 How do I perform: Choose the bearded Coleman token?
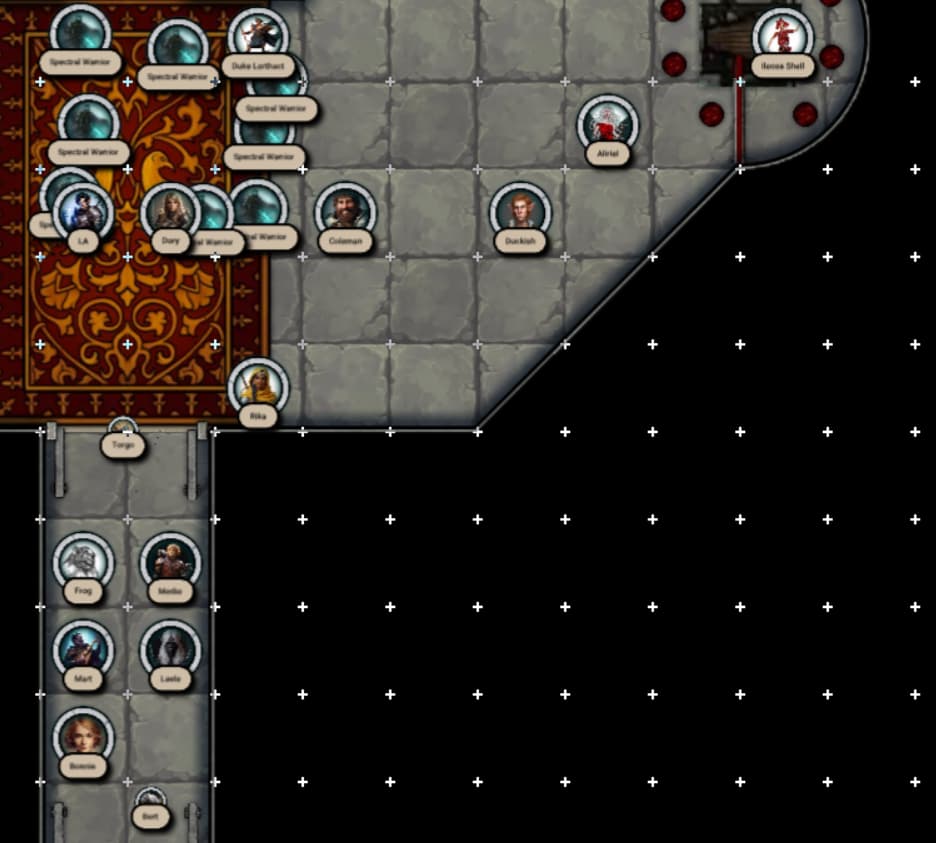[x=345, y=213]
